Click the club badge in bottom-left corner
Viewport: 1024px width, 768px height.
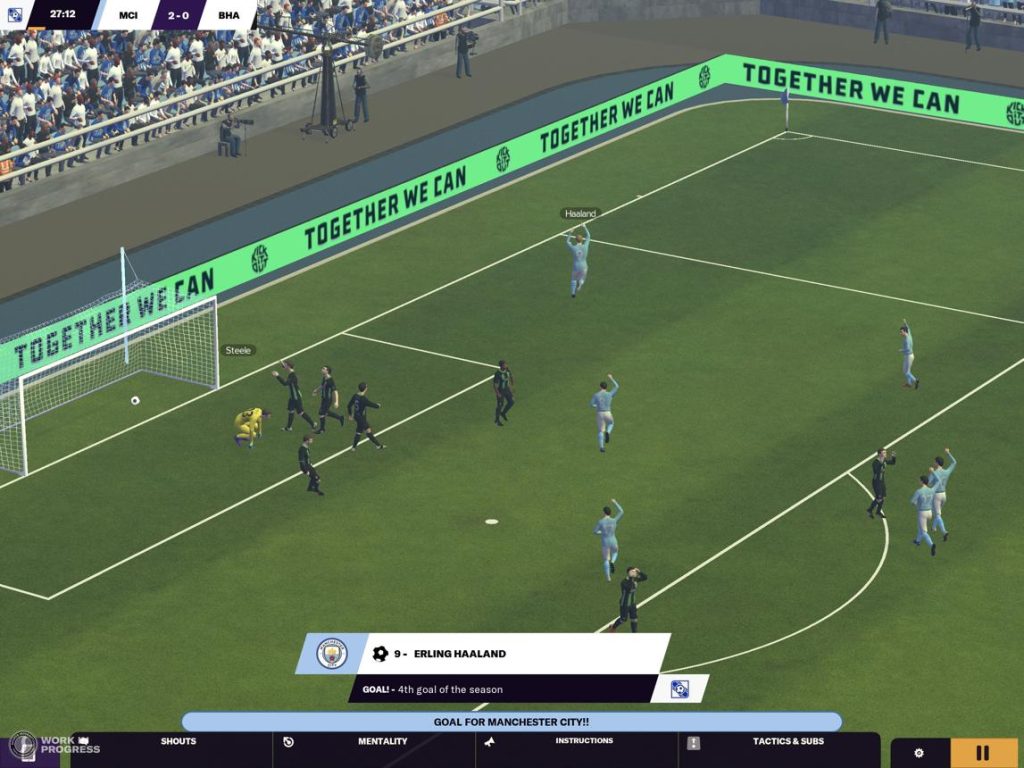[22, 746]
